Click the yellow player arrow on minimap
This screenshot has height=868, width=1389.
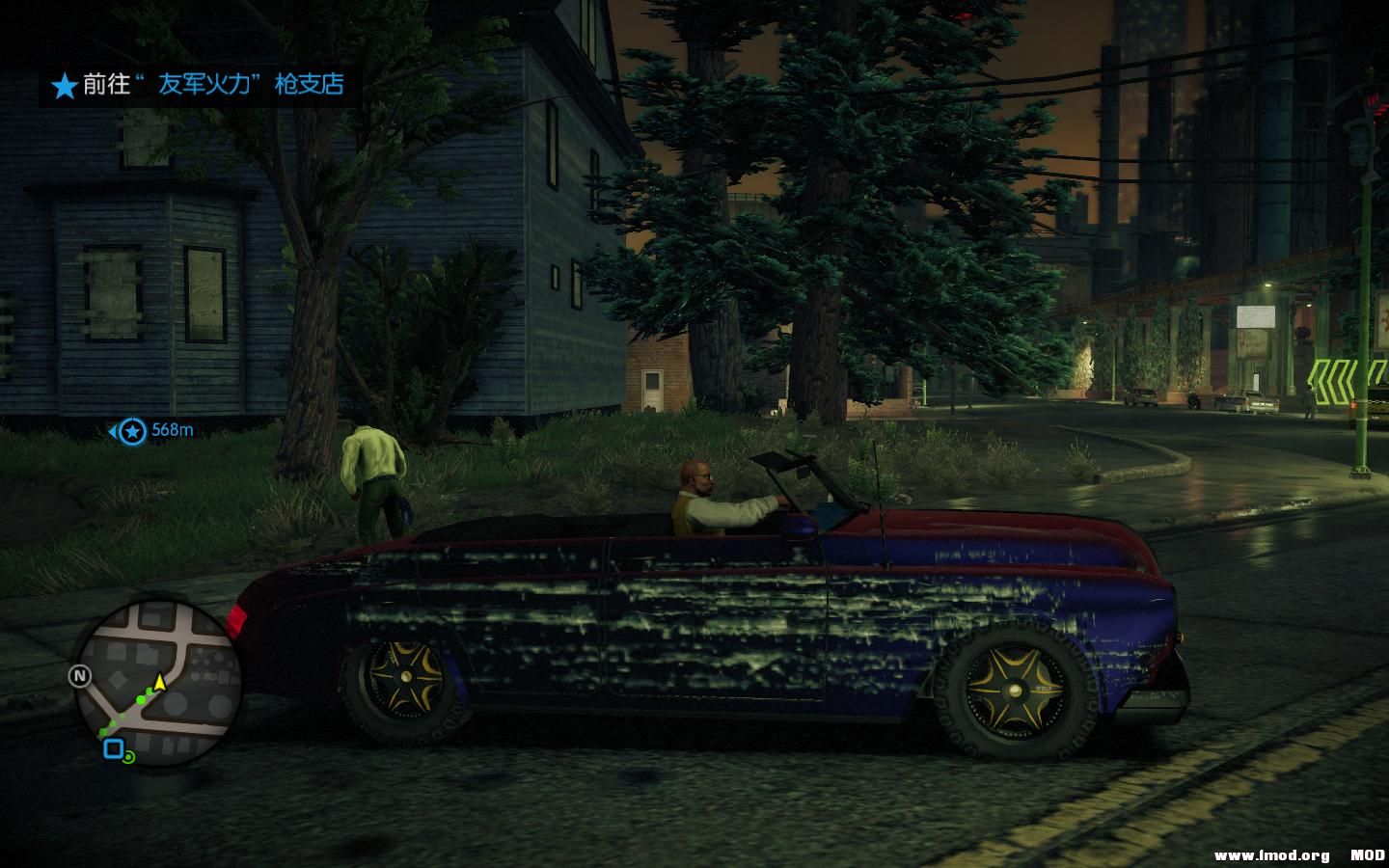click(x=159, y=682)
